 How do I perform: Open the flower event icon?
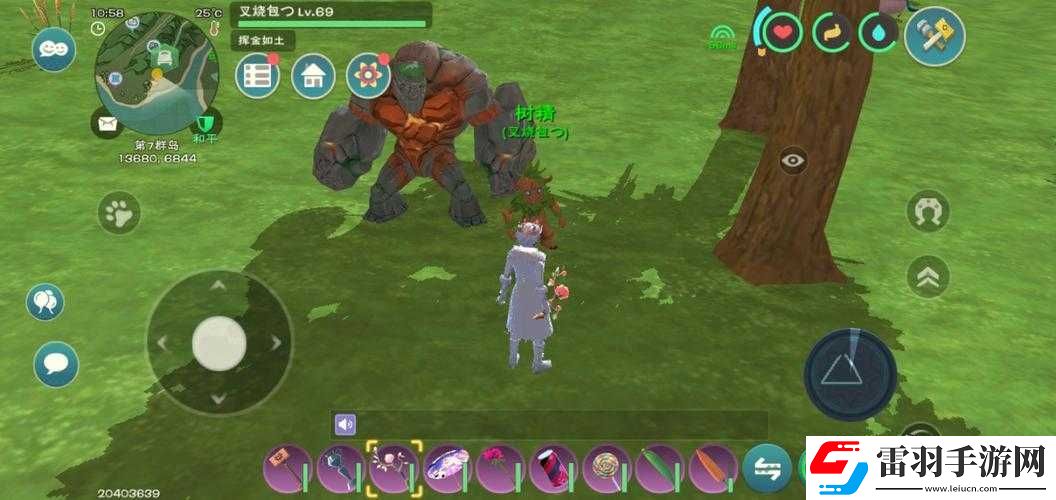coord(368,75)
